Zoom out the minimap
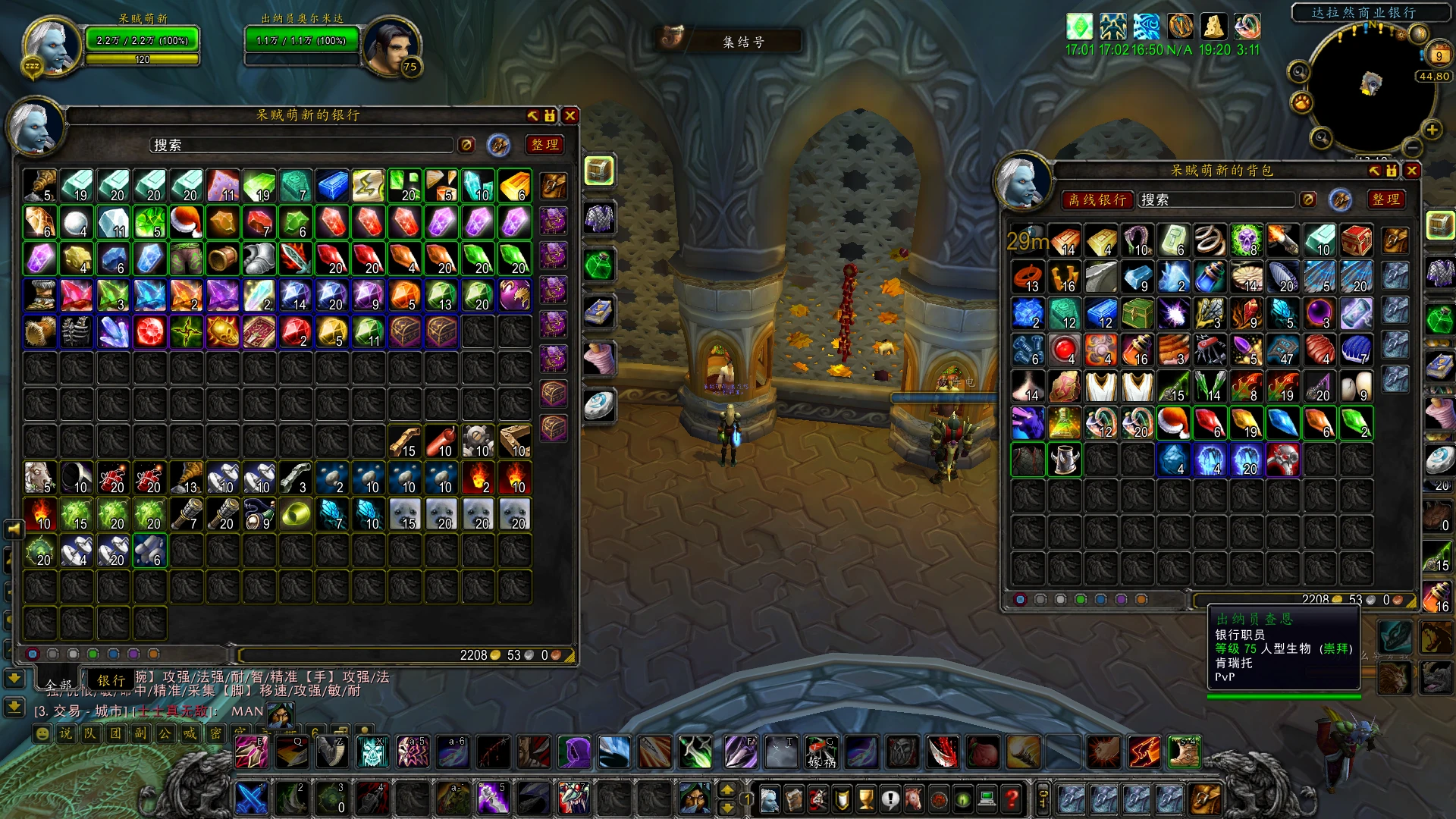This screenshot has width=1456, height=819. click(1411, 146)
